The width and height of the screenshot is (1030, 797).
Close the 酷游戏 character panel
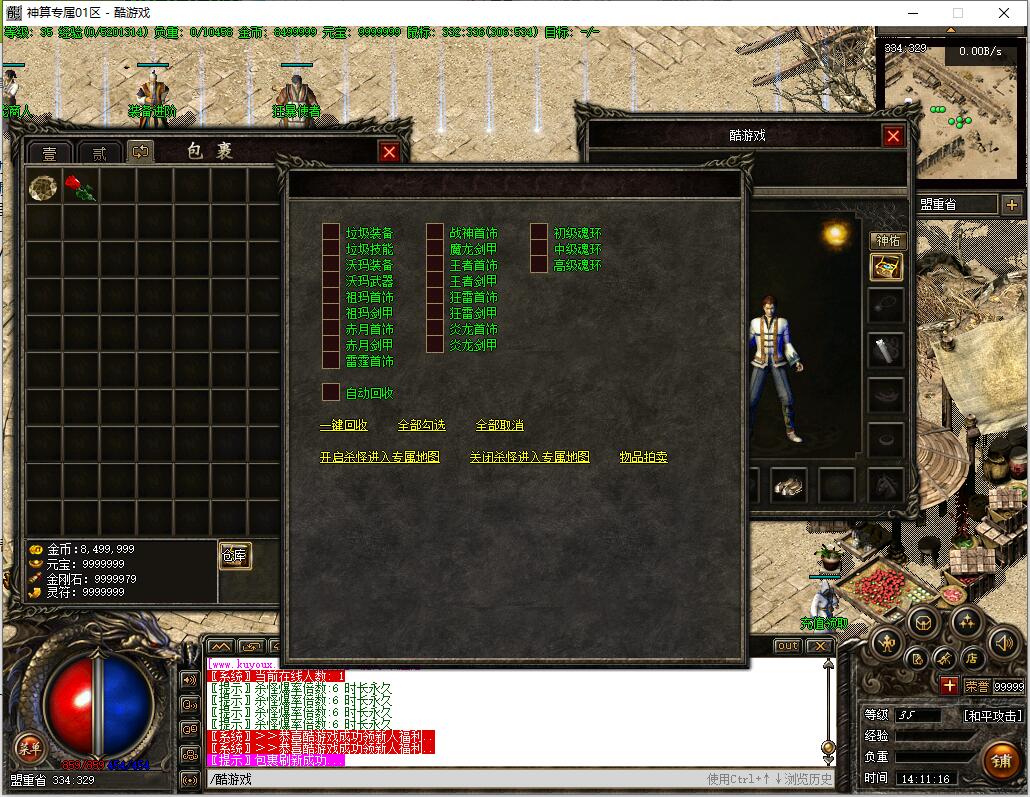click(893, 136)
